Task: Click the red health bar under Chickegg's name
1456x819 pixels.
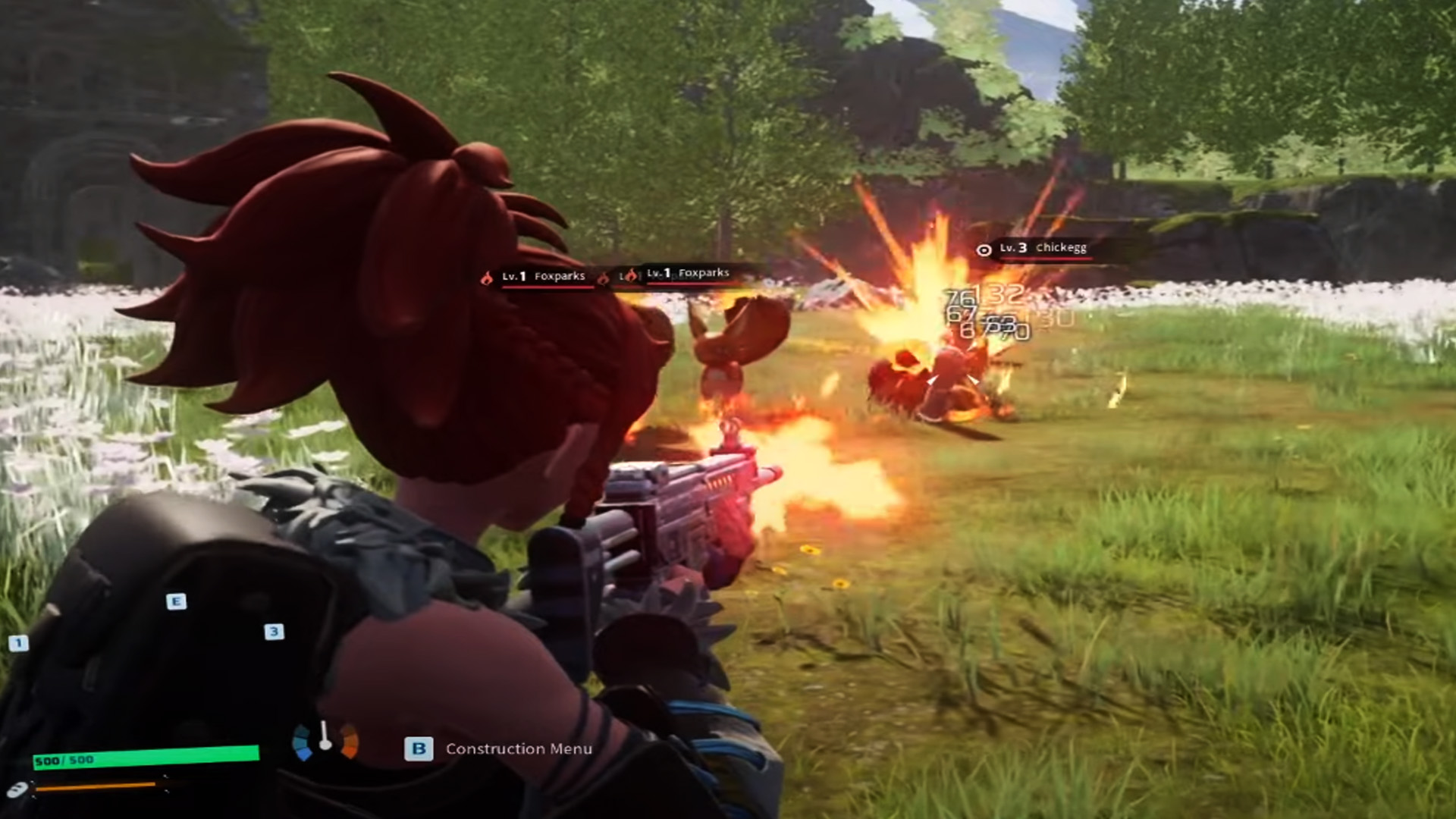Action: click(1045, 259)
